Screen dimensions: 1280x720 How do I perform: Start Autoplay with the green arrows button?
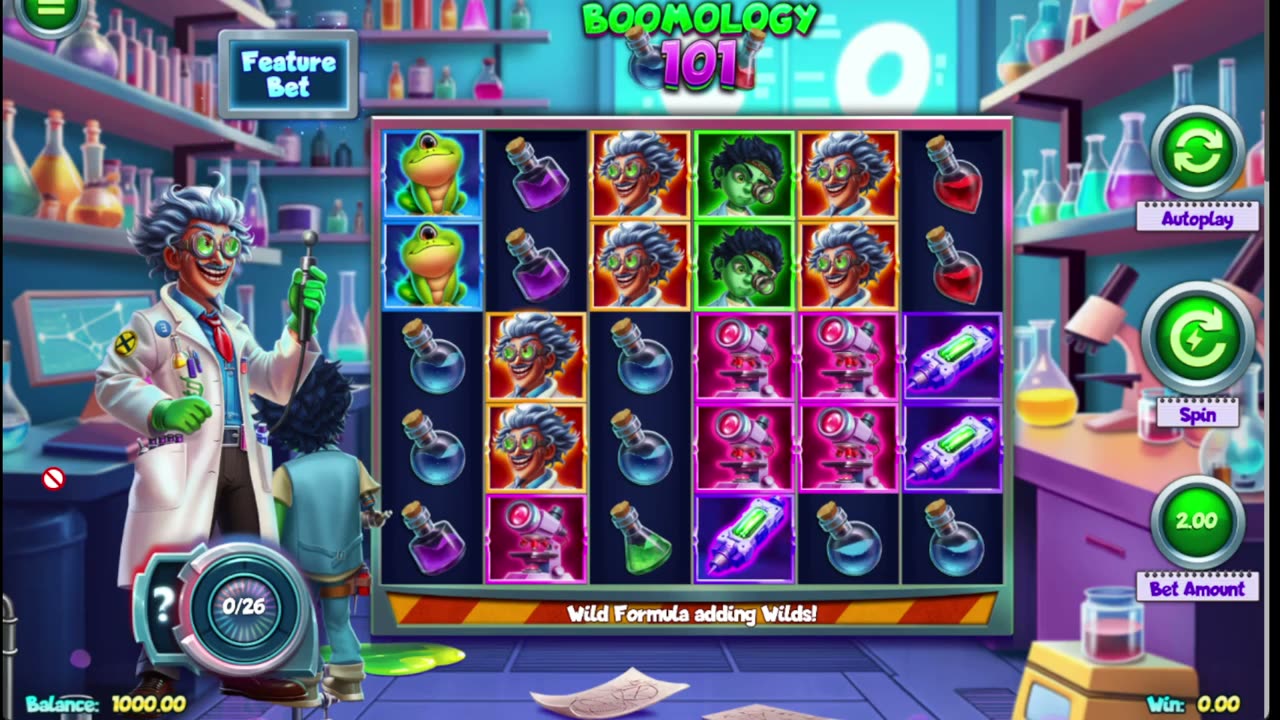1197,153
